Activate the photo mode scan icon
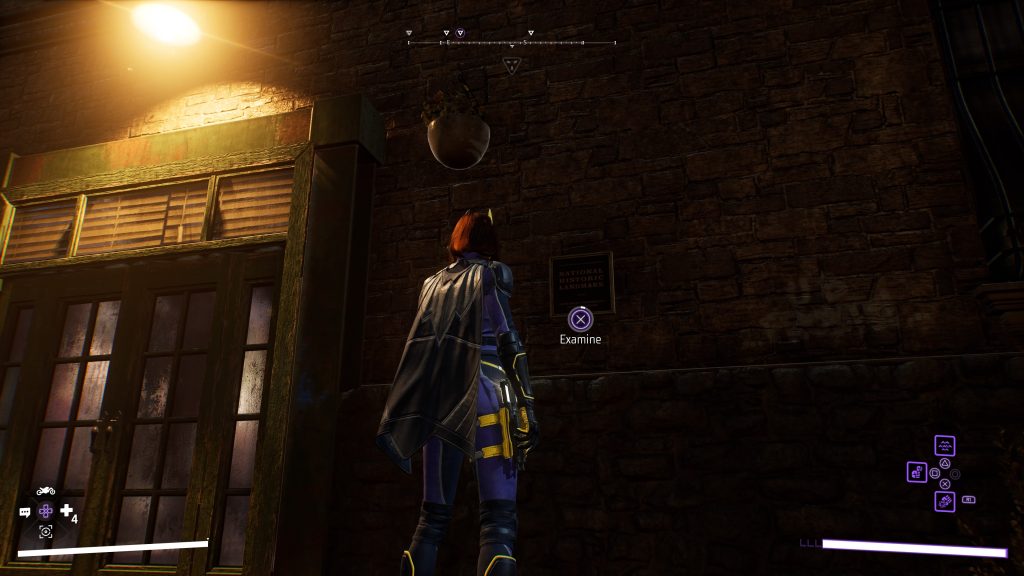1024x576 pixels. (x=45, y=531)
